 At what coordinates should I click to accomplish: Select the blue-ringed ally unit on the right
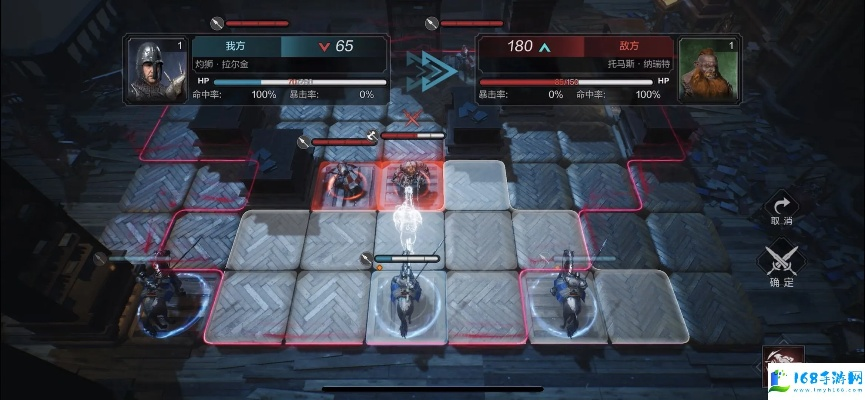click(x=567, y=297)
